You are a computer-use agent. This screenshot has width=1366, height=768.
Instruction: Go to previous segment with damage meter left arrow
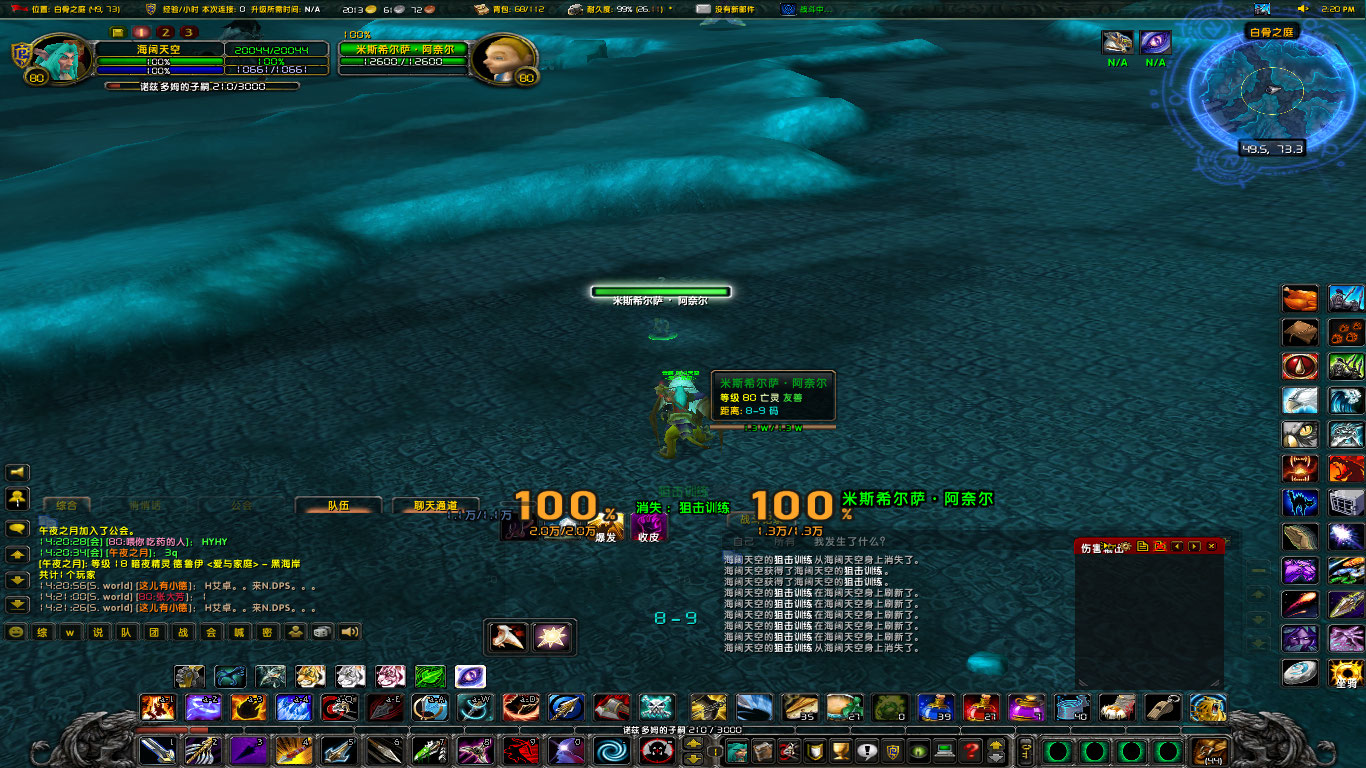[1177, 547]
